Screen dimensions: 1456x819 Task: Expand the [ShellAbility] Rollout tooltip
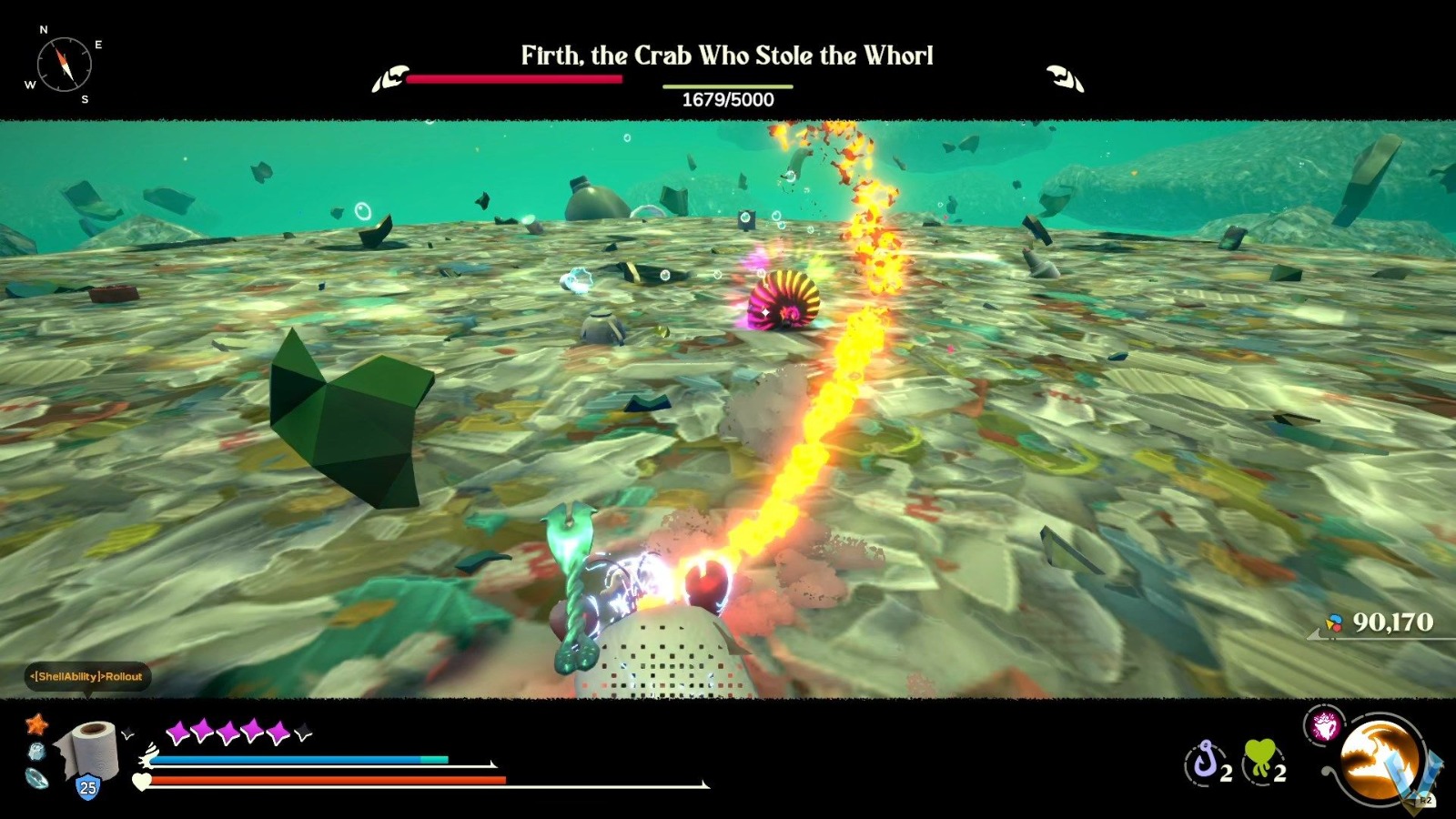point(85,678)
